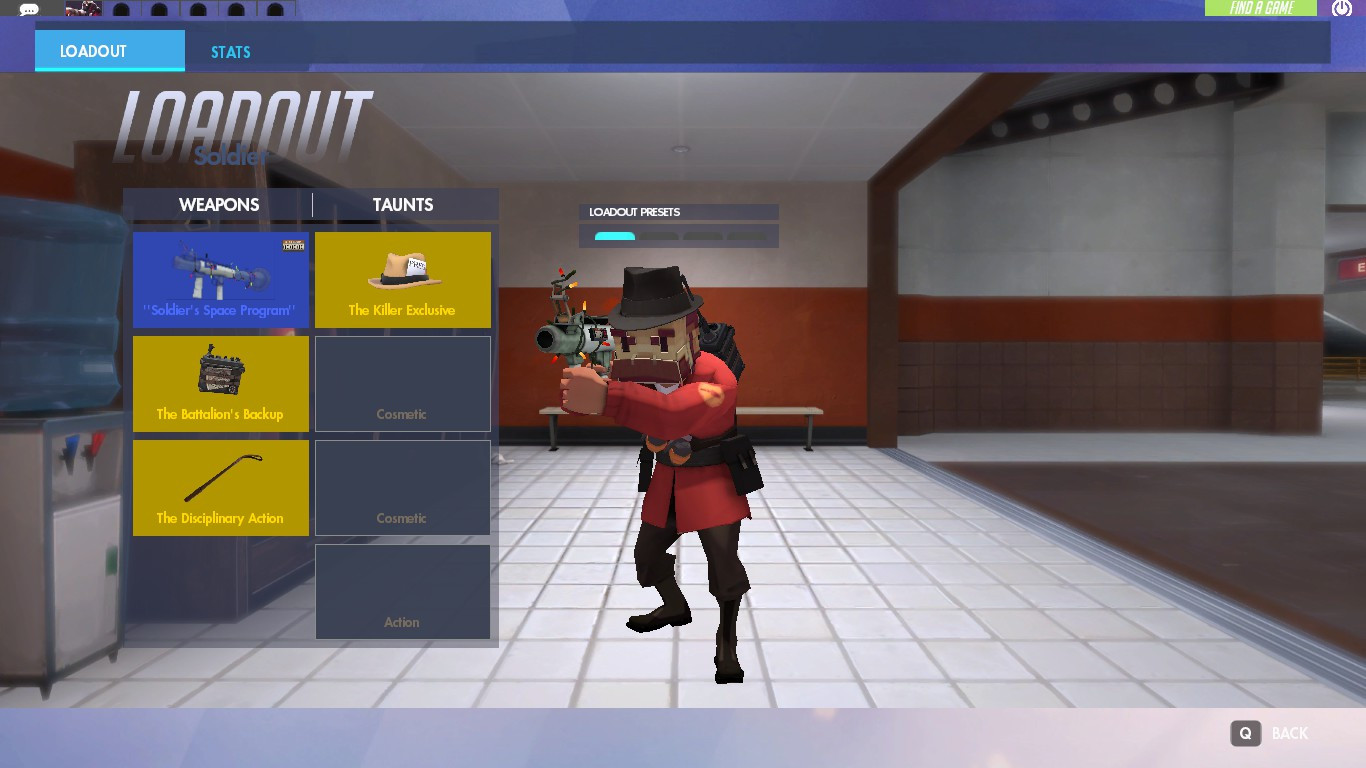Open the chat bubble icon top left
This screenshot has height=768, width=1366.
point(28,10)
